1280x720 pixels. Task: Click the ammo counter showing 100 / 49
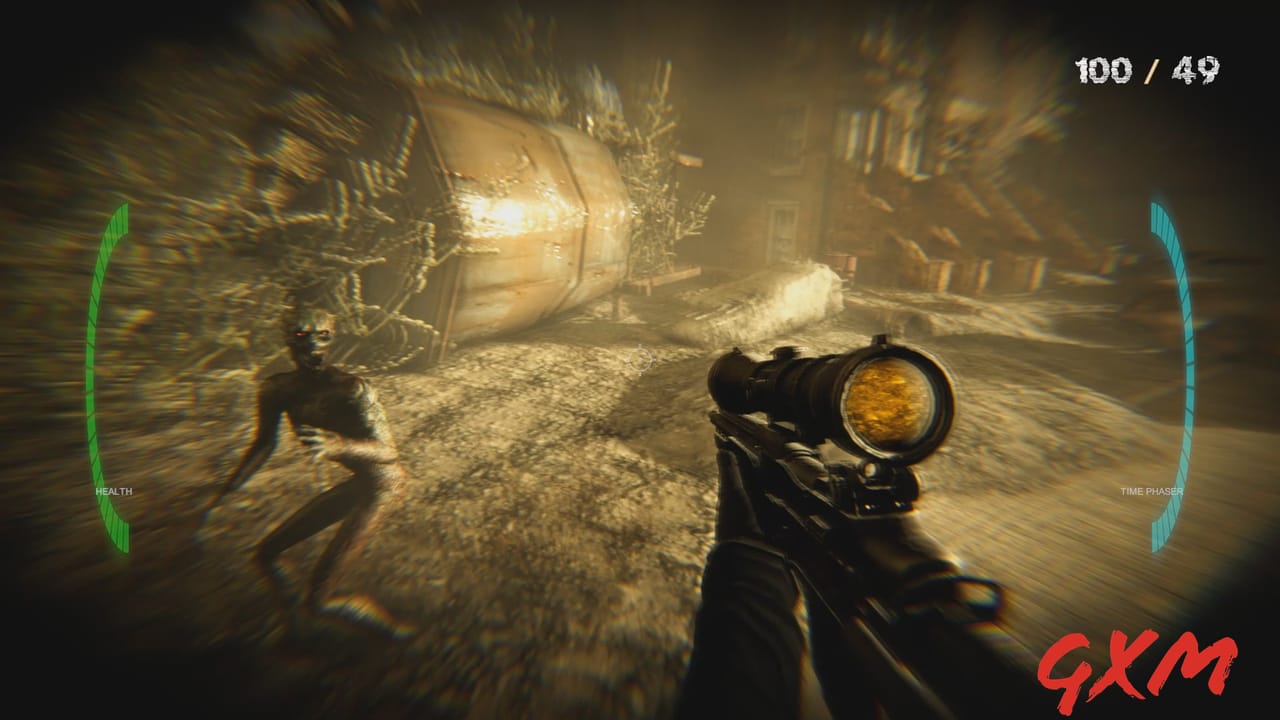tap(1146, 70)
